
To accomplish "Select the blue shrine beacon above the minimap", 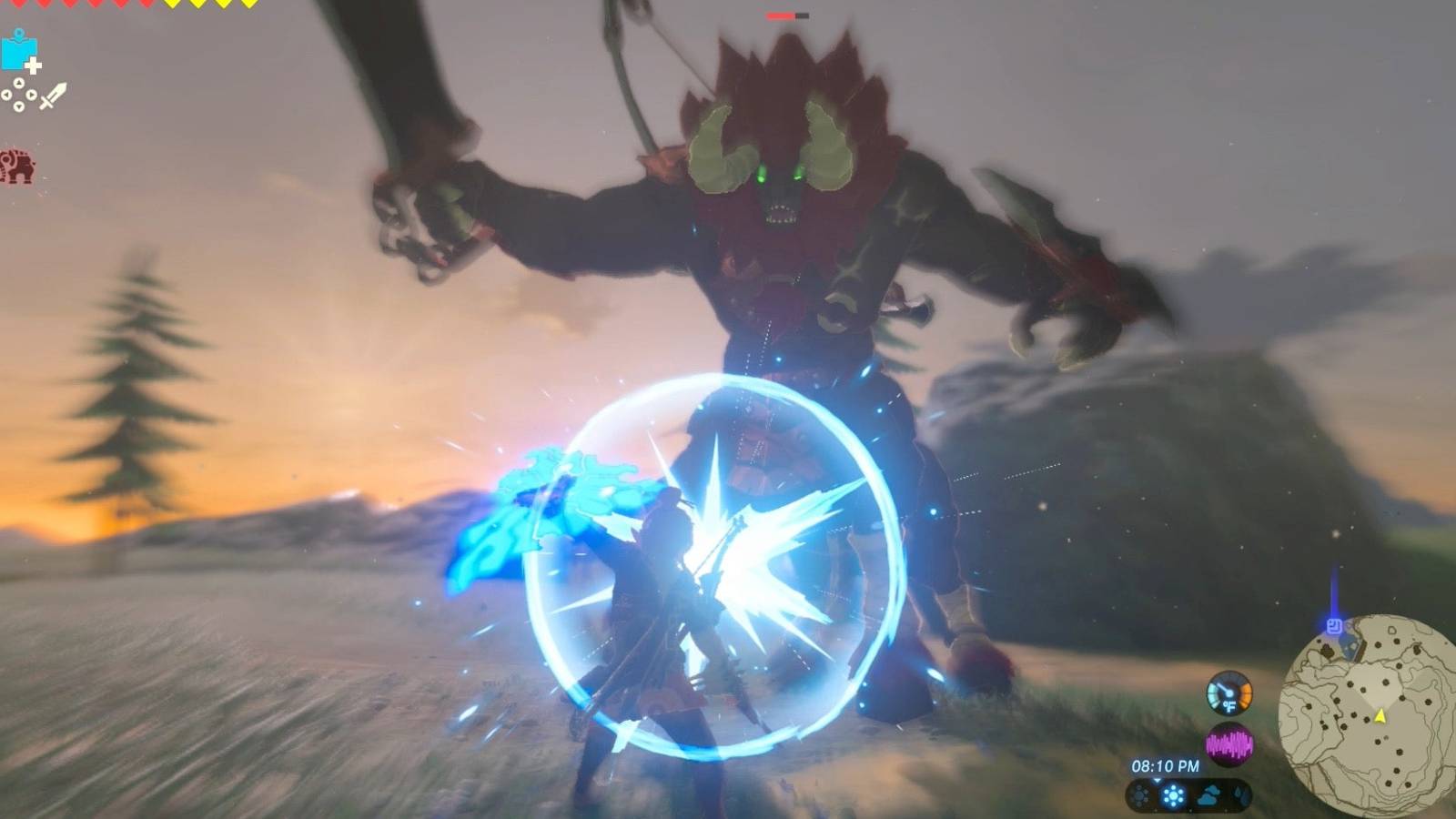I will click(1334, 627).
